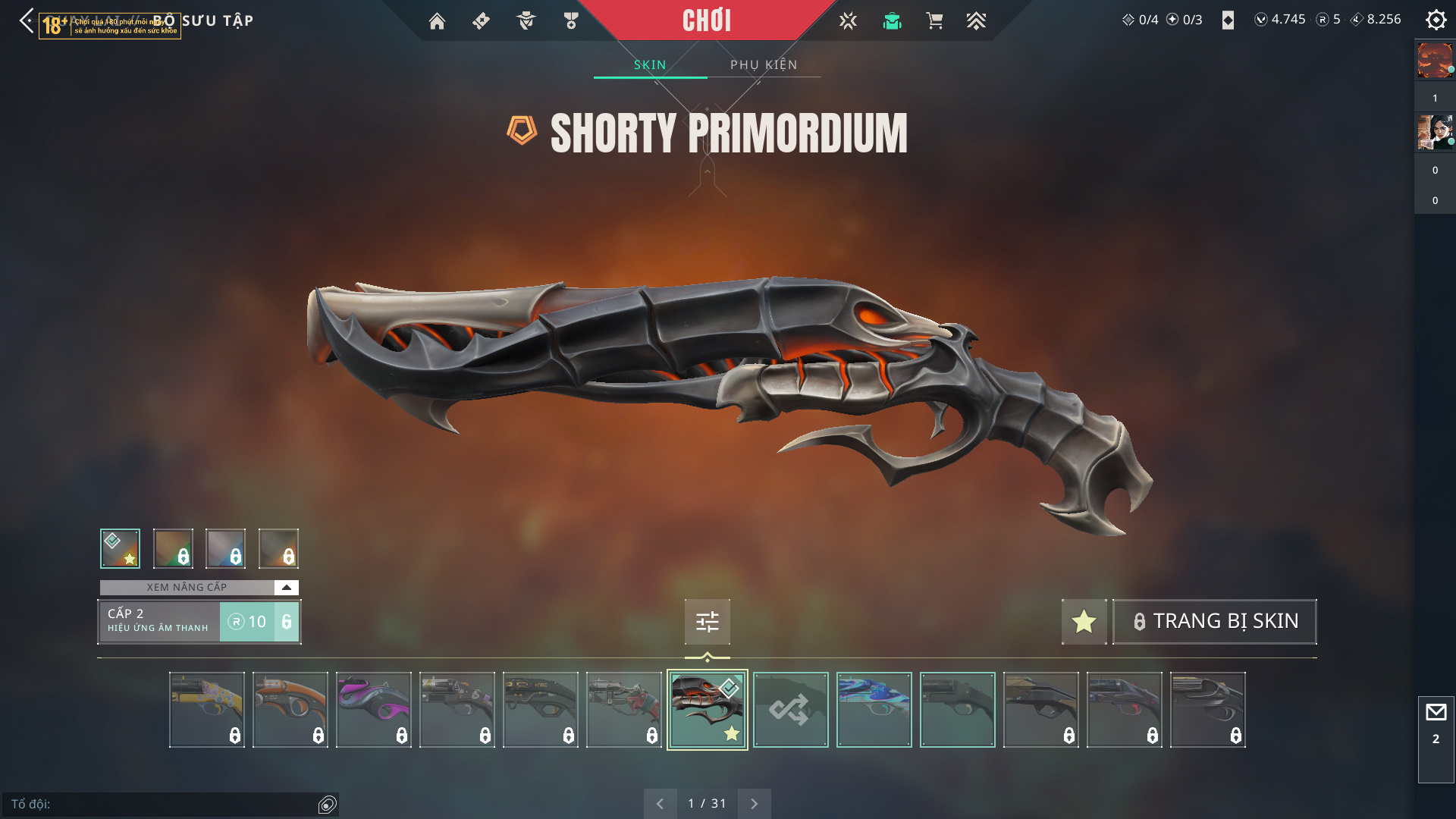Viewport: 1456px width, 819px height.
Task: Open the agents menu icon
Action: coord(526,21)
